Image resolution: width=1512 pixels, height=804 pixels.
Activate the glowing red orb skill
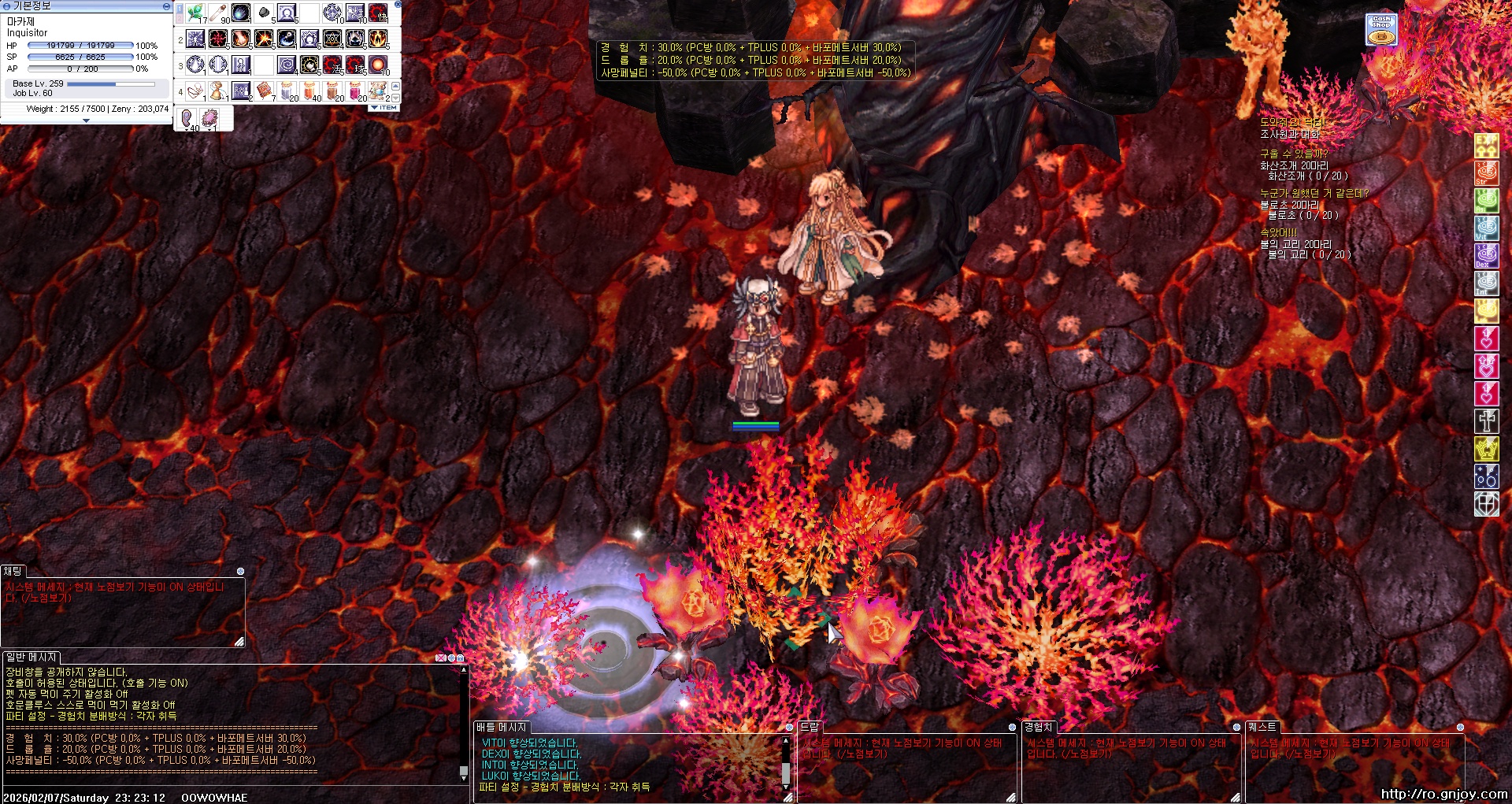point(378,65)
